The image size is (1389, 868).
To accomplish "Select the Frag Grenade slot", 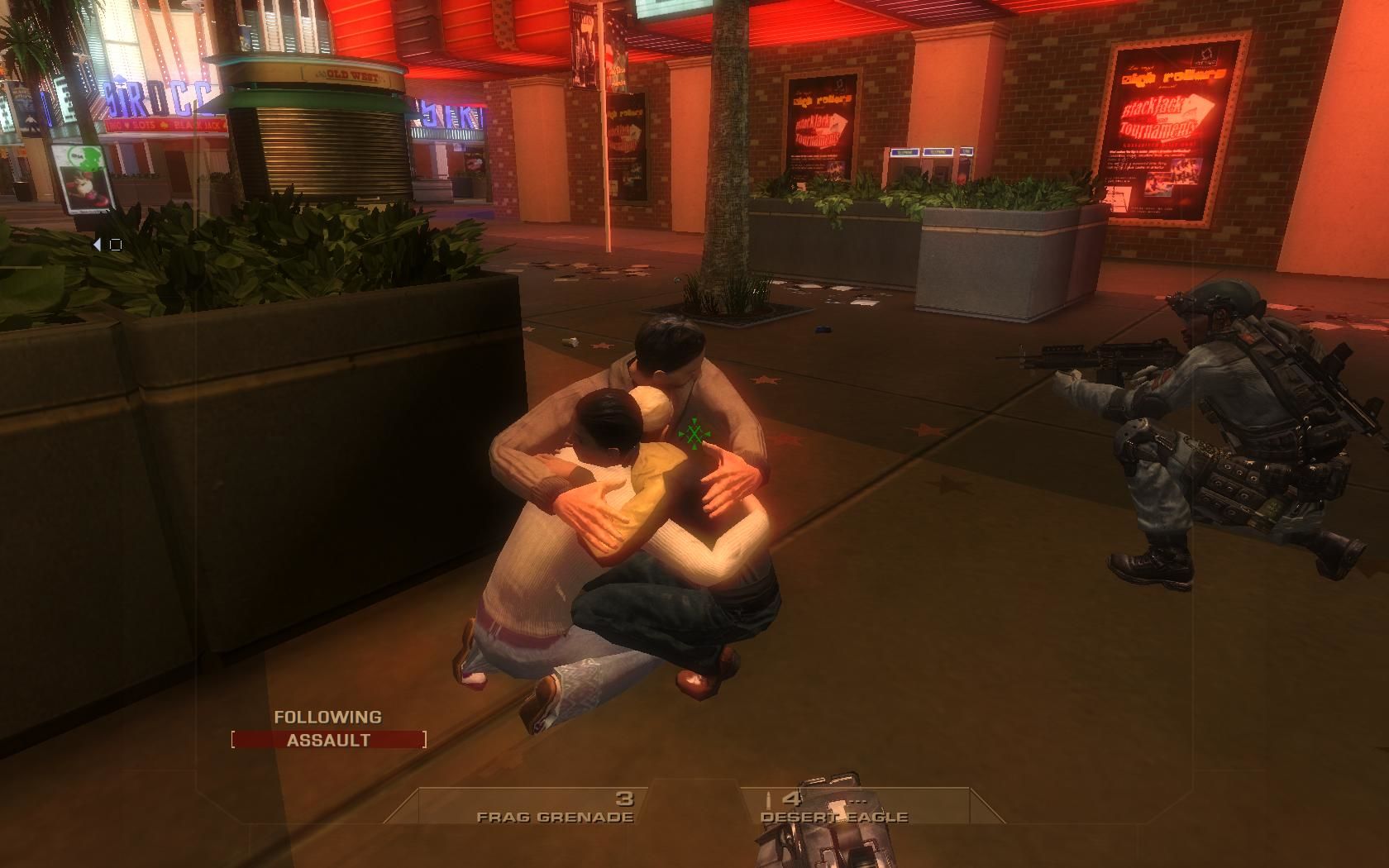I will click(556, 808).
